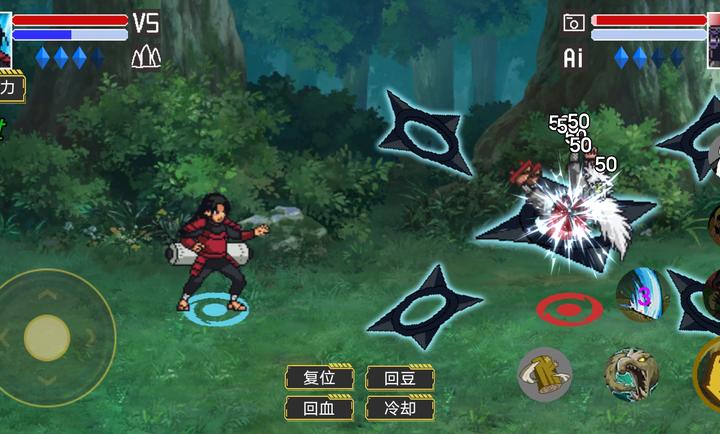This screenshot has width=720, height=434.
Task: Click the VS mode icon
Action: tap(146, 23)
